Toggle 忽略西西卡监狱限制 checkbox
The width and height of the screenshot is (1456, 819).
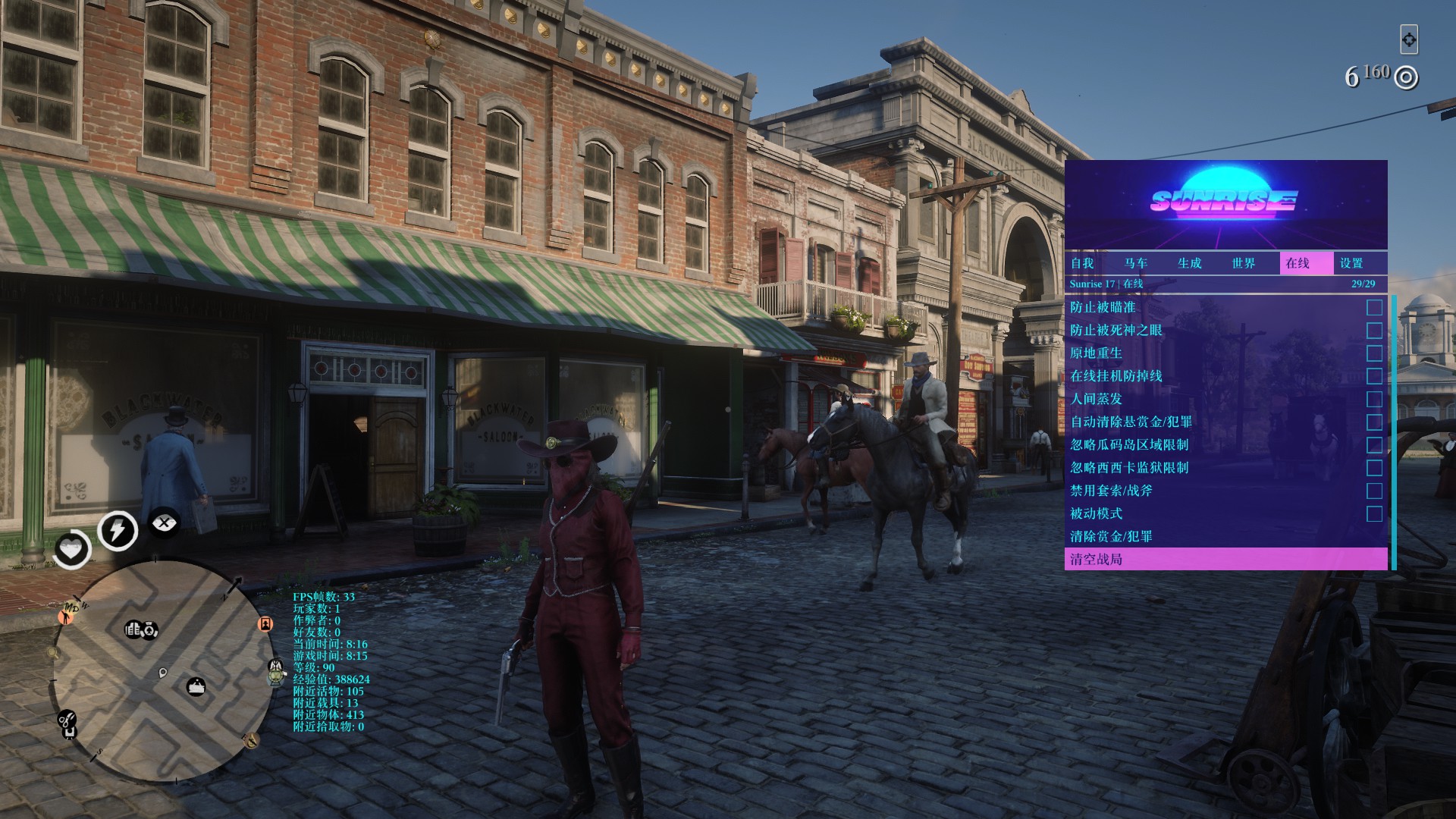click(1374, 468)
